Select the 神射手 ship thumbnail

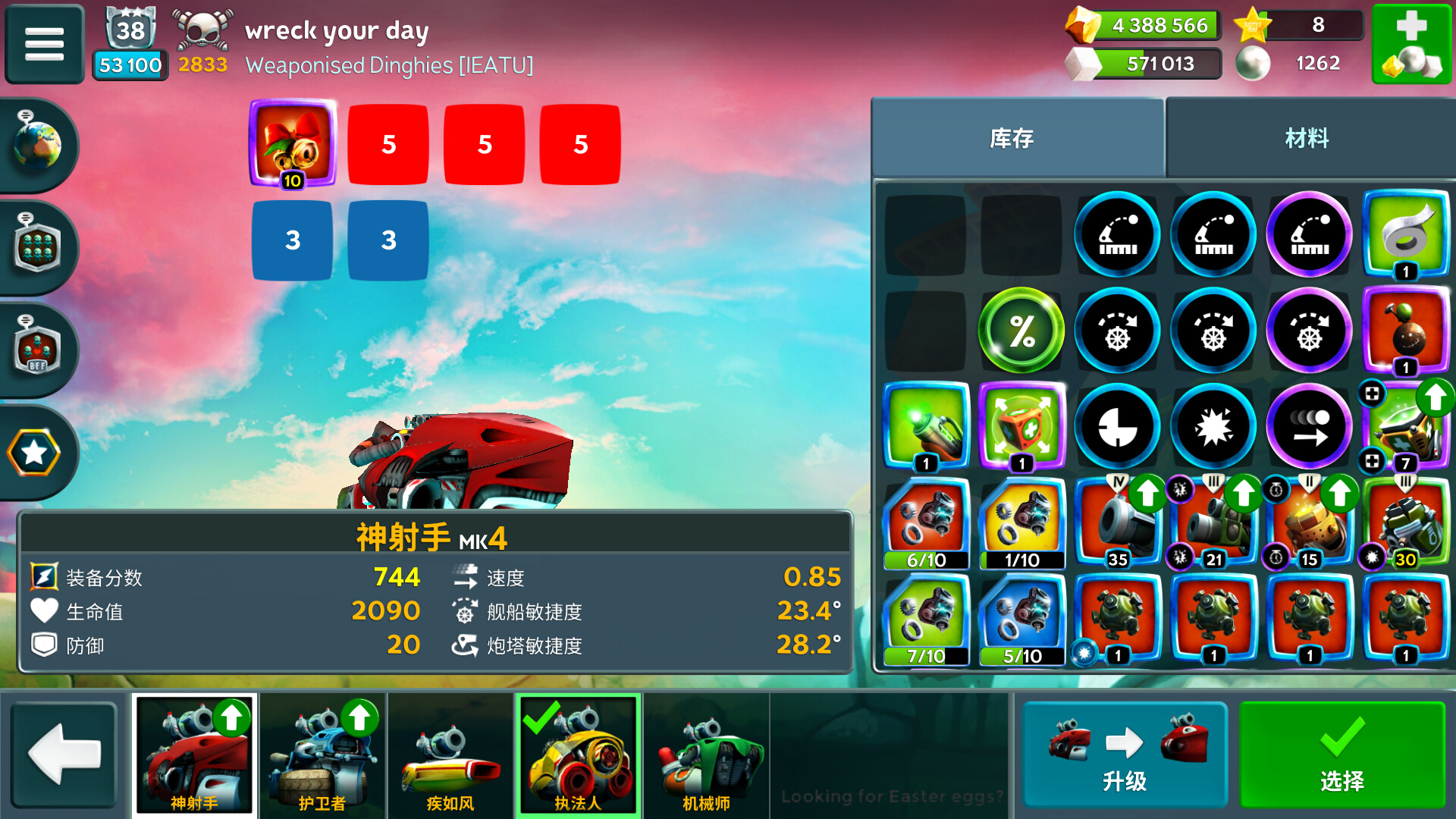195,755
